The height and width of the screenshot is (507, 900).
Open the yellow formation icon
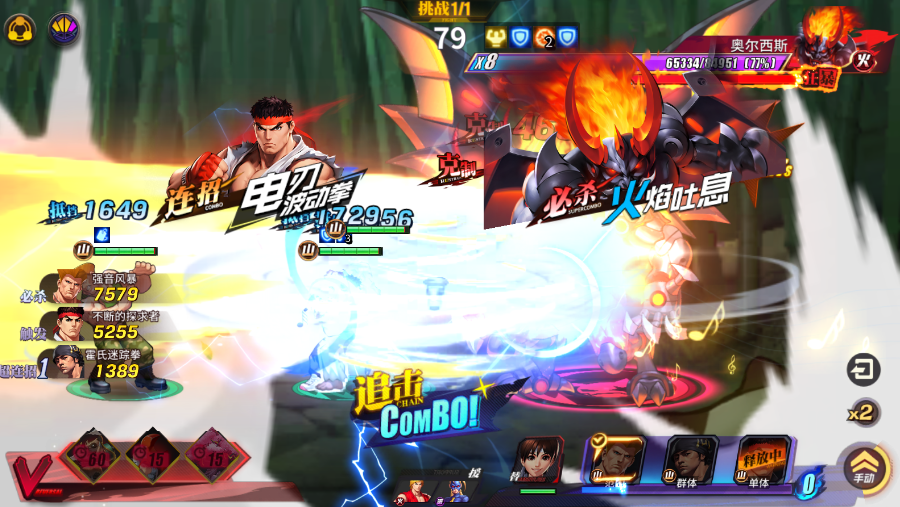coord(17,27)
